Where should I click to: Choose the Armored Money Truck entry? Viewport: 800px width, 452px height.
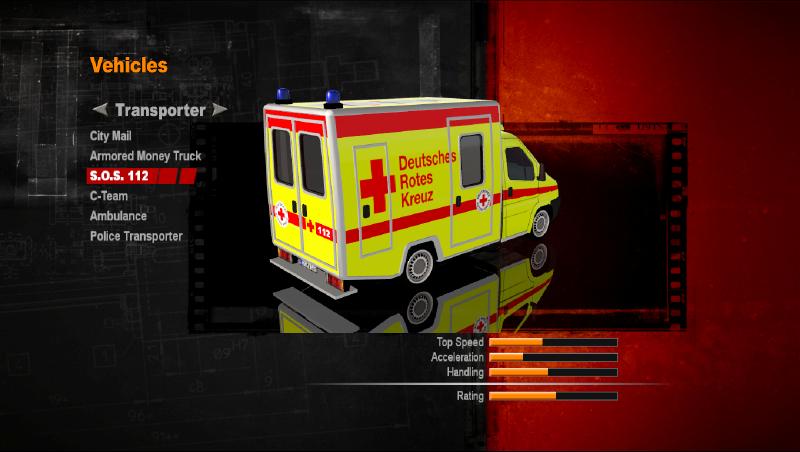(x=145, y=156)
